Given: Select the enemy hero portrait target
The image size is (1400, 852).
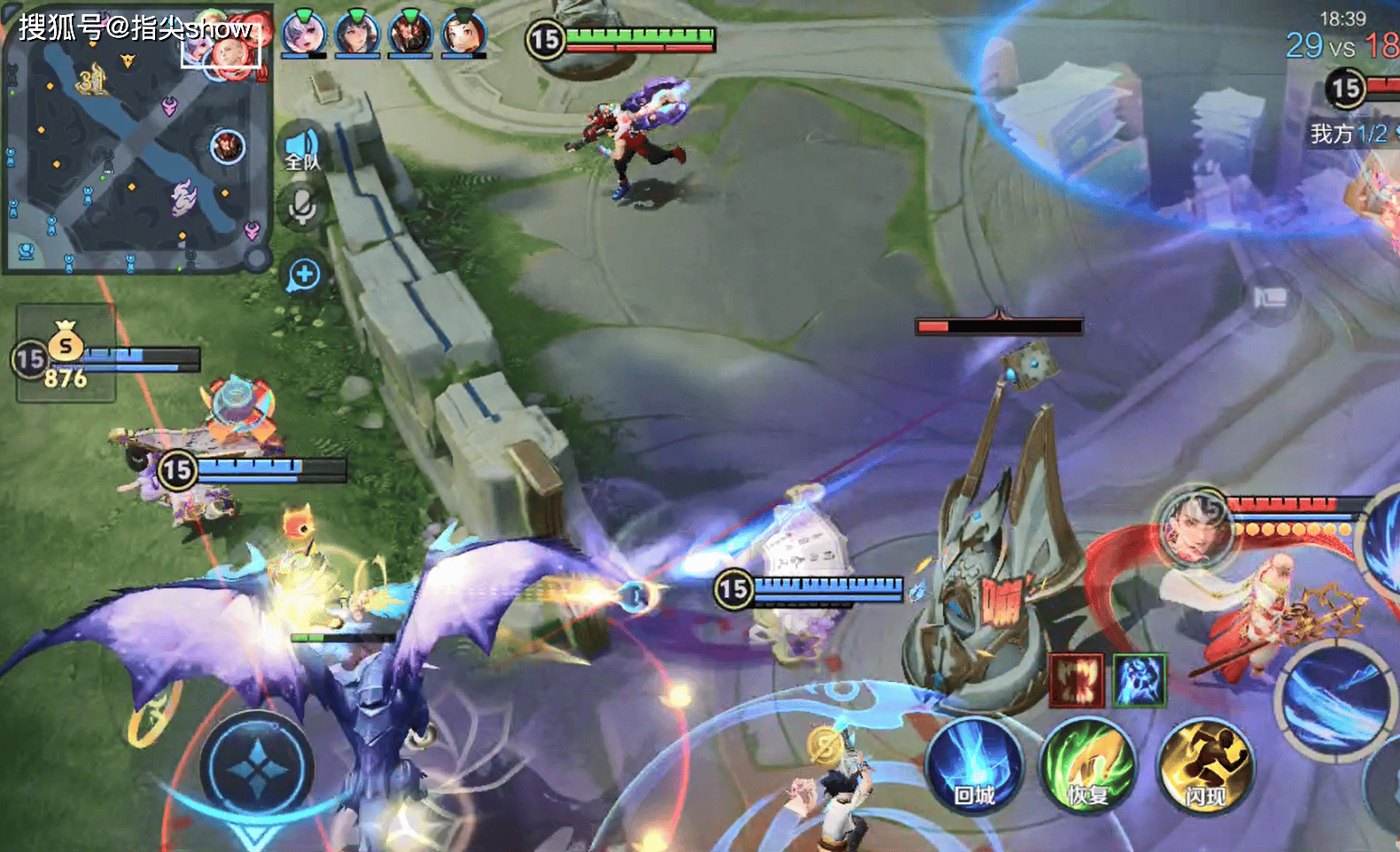Looking at the screenshot, I should click(1196, 529).
